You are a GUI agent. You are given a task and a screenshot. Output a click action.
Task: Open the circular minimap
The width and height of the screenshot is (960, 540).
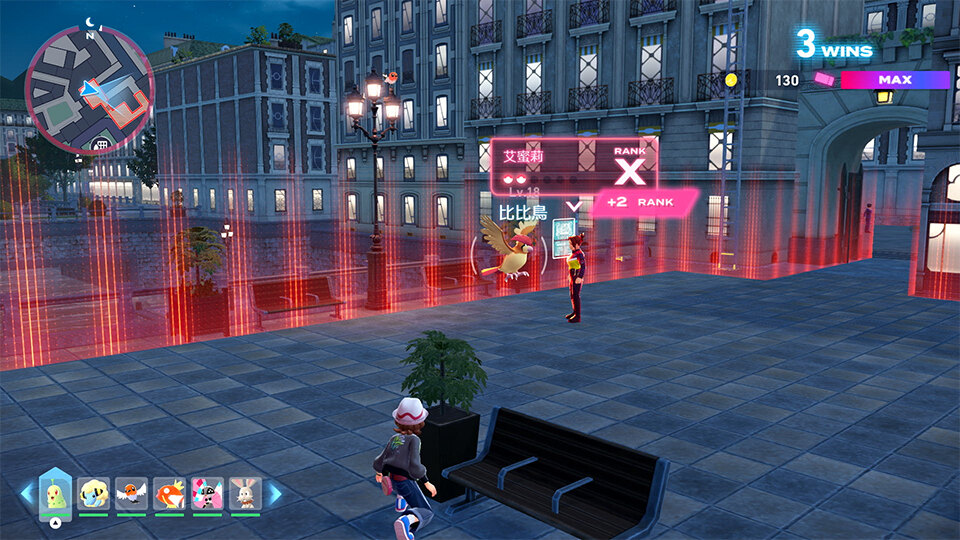[x=89, y=90]
